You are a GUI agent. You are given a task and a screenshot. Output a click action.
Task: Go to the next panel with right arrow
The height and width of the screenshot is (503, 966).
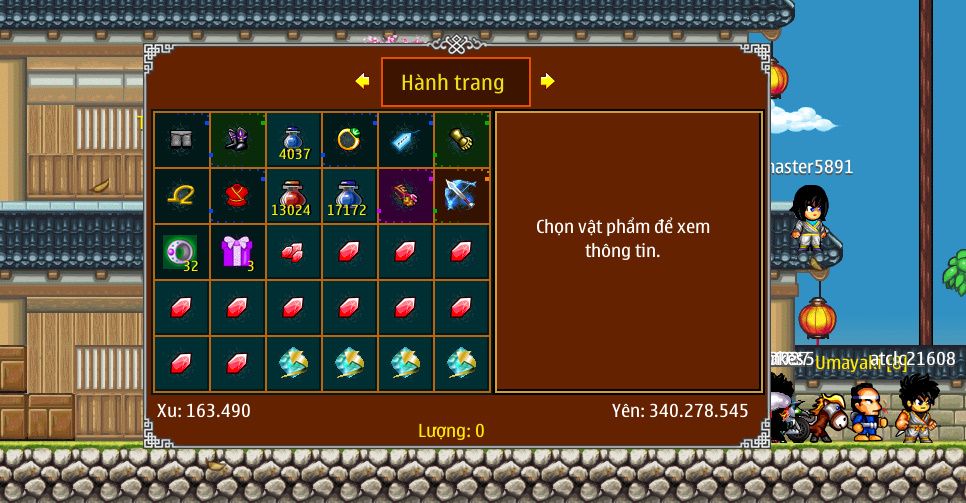[x=547, y=81]
